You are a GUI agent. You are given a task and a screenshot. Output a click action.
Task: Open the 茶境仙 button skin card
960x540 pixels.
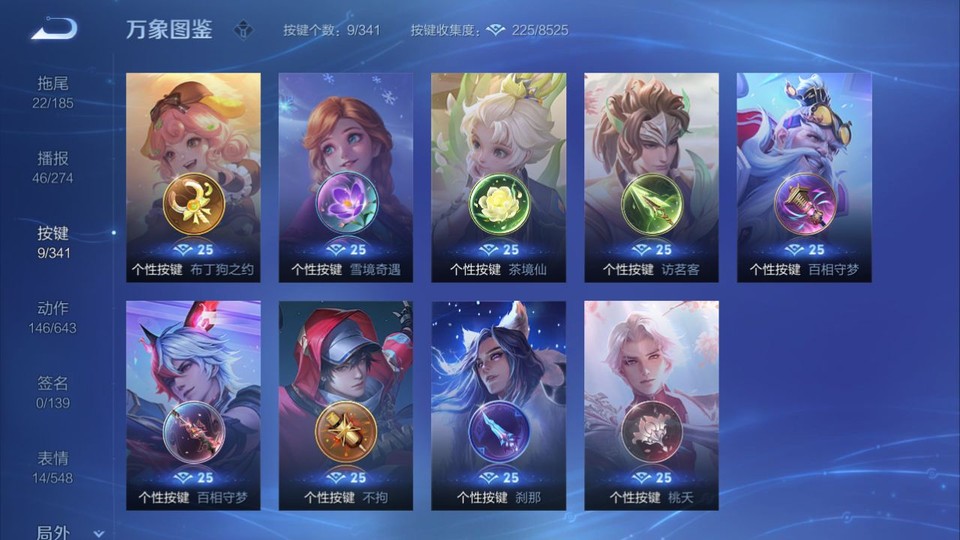(x=498, y=177)
